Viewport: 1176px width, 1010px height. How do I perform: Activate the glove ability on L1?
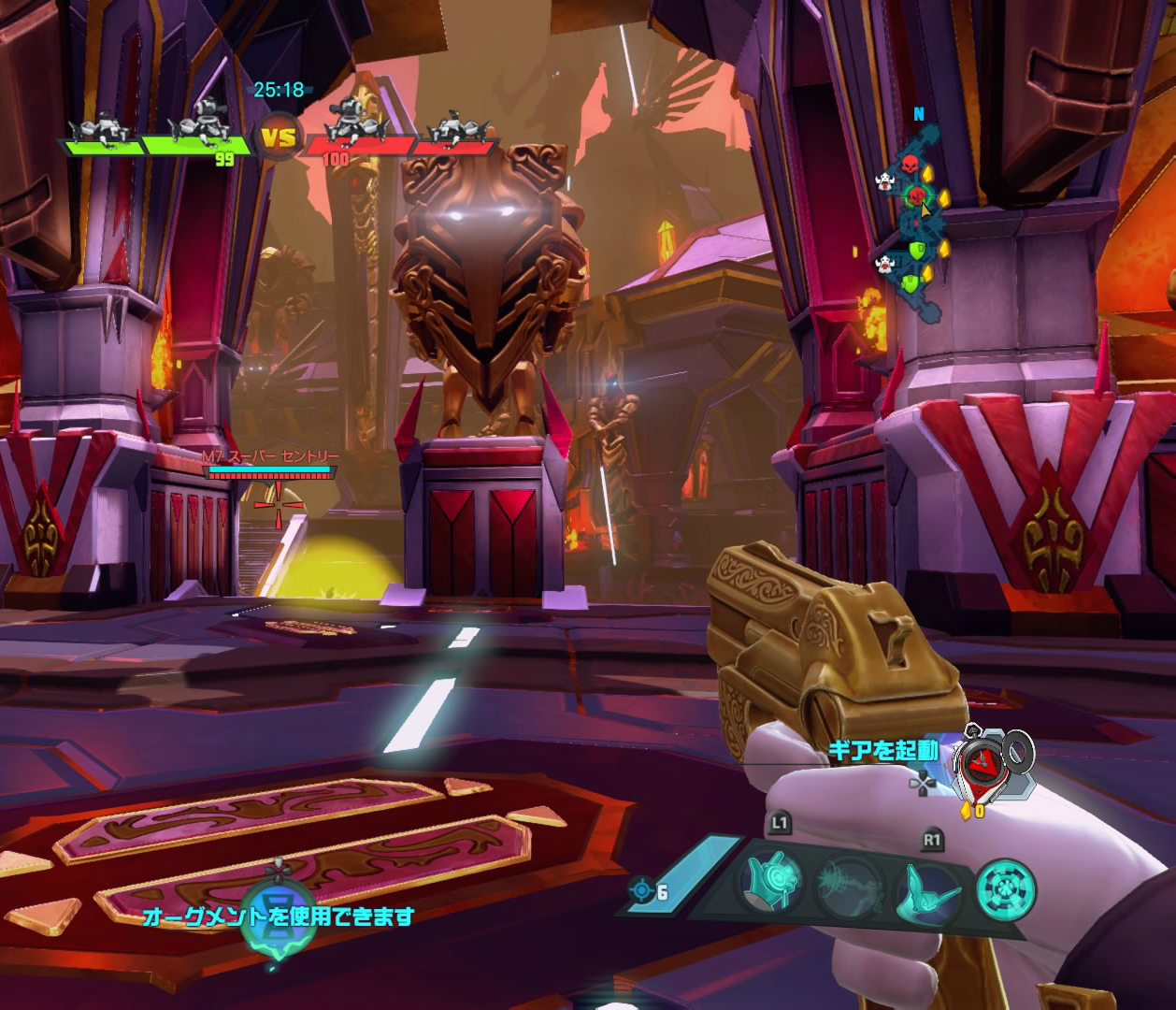pos(772,881)
